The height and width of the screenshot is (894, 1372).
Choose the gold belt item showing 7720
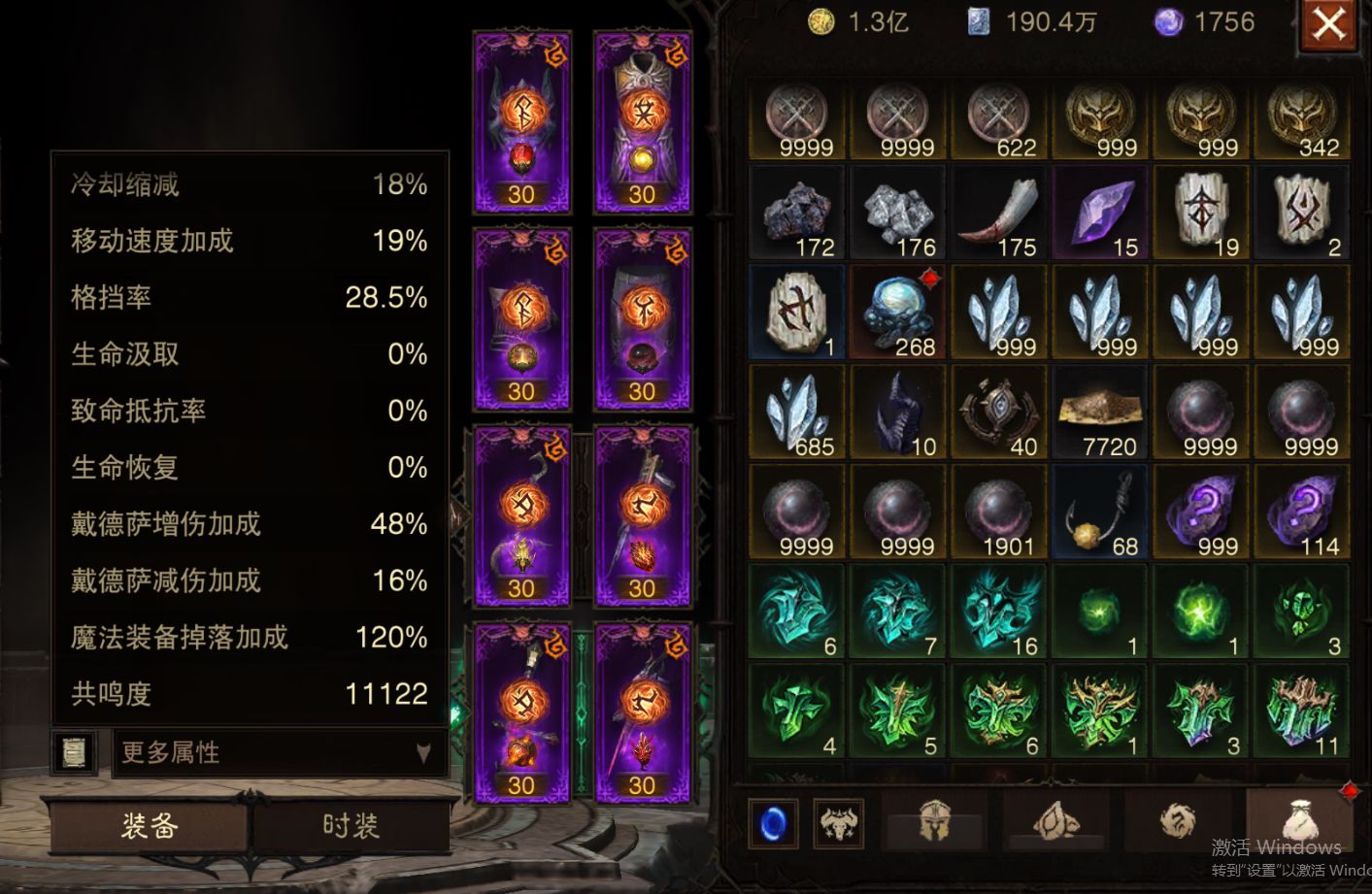[1100, 413]
